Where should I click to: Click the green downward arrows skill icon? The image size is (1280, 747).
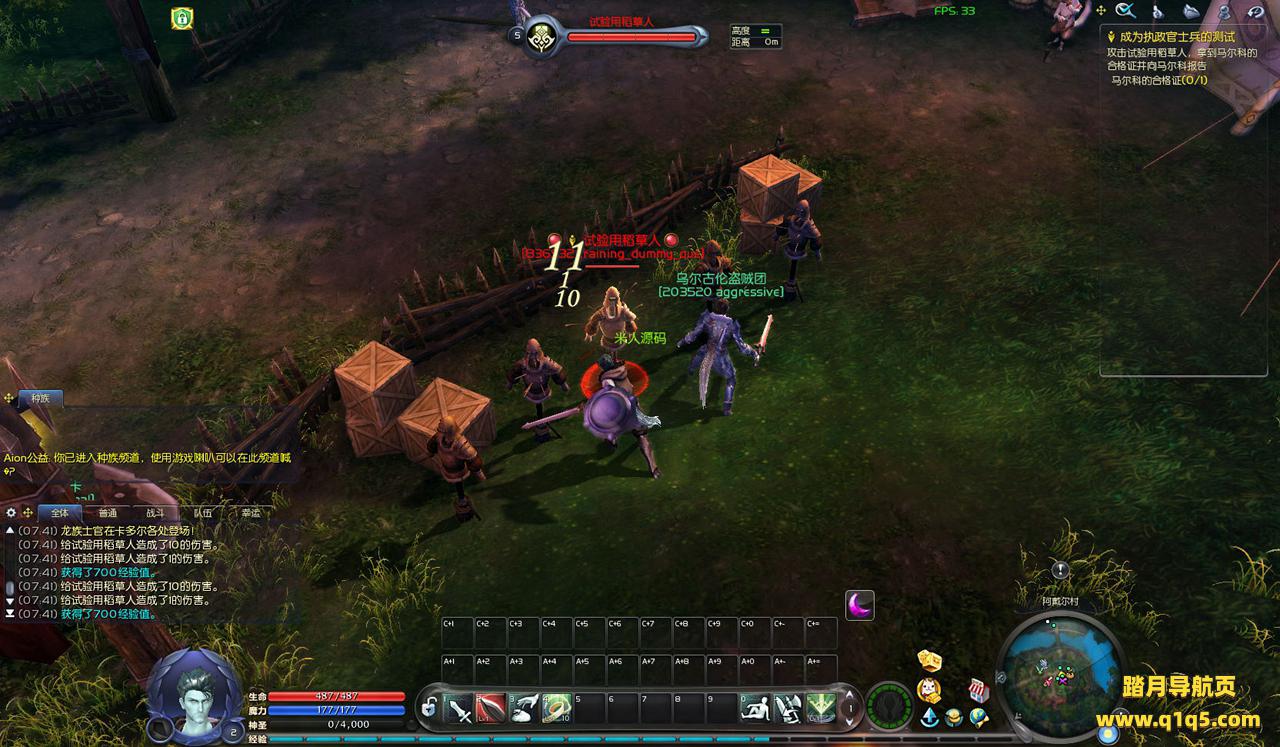pos(821,708)
